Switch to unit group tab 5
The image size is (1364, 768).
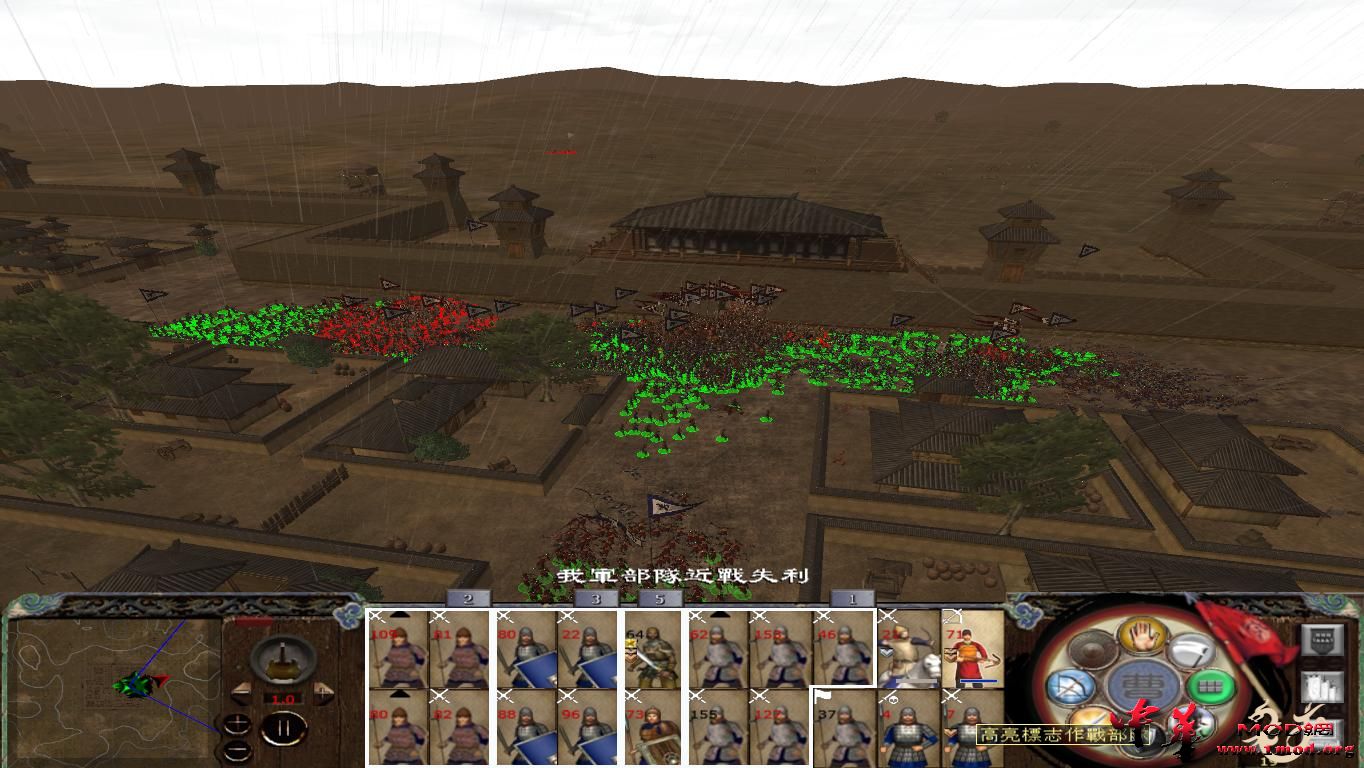[660, 600]
